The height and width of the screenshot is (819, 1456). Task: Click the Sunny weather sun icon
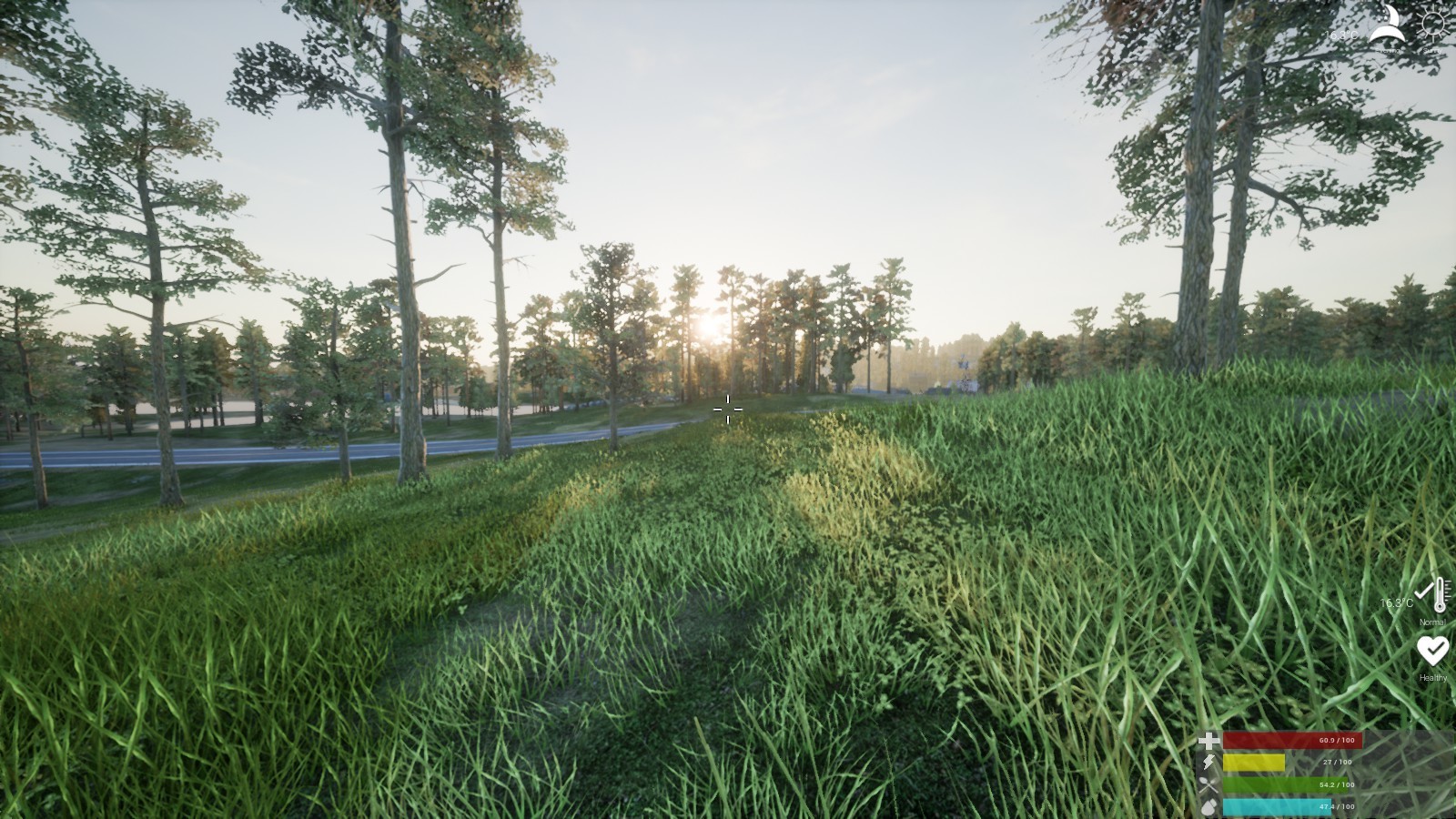pyautogui.click(x=1433, y=25)
